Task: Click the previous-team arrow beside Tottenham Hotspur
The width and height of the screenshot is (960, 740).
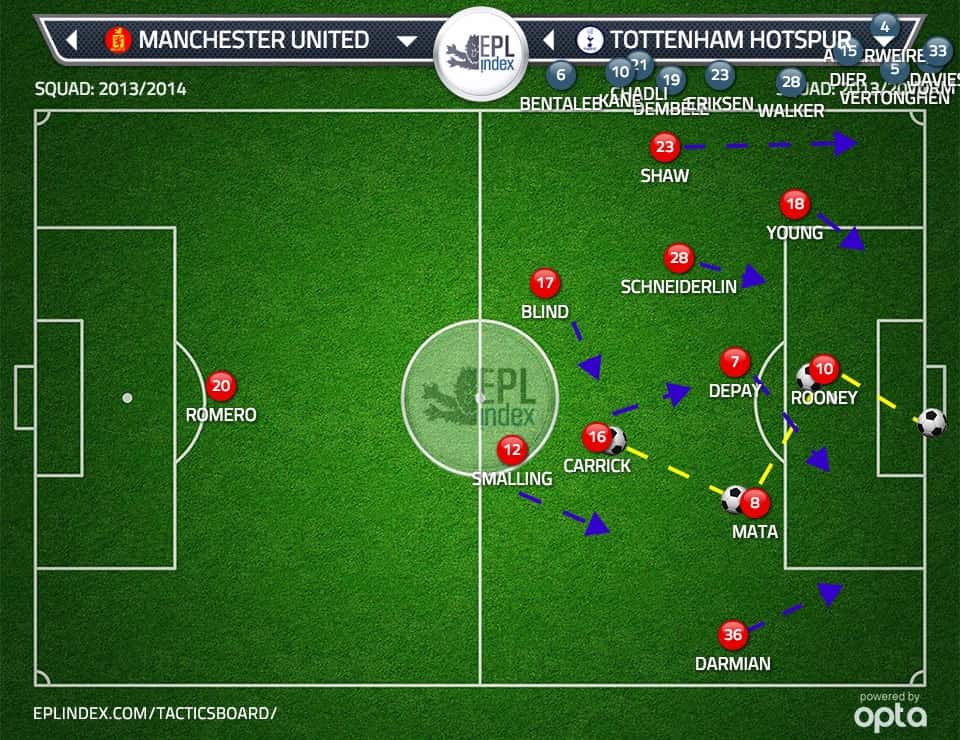Action: (x=548, y=41)
